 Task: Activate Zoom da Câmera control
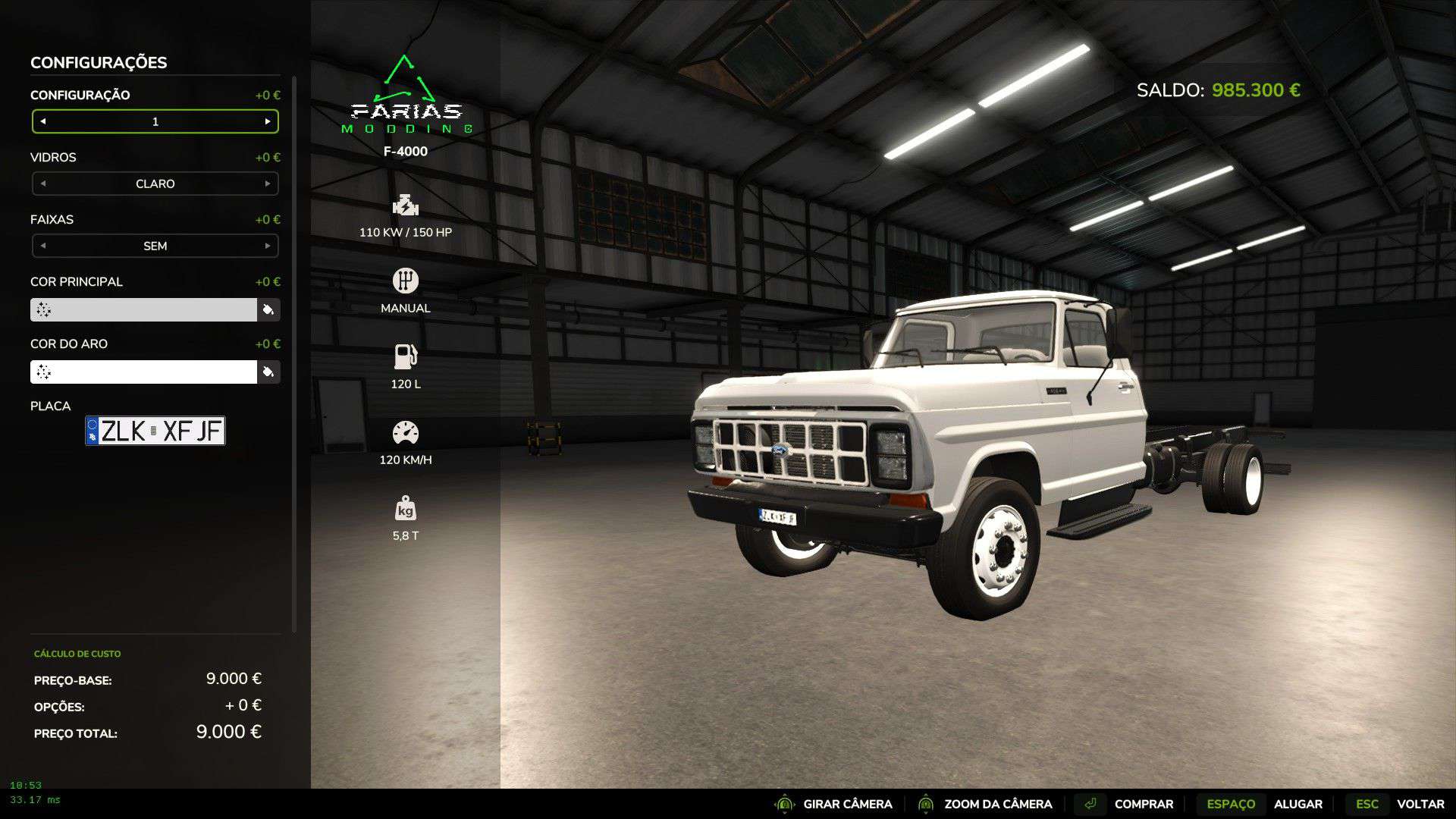point(984,804)
